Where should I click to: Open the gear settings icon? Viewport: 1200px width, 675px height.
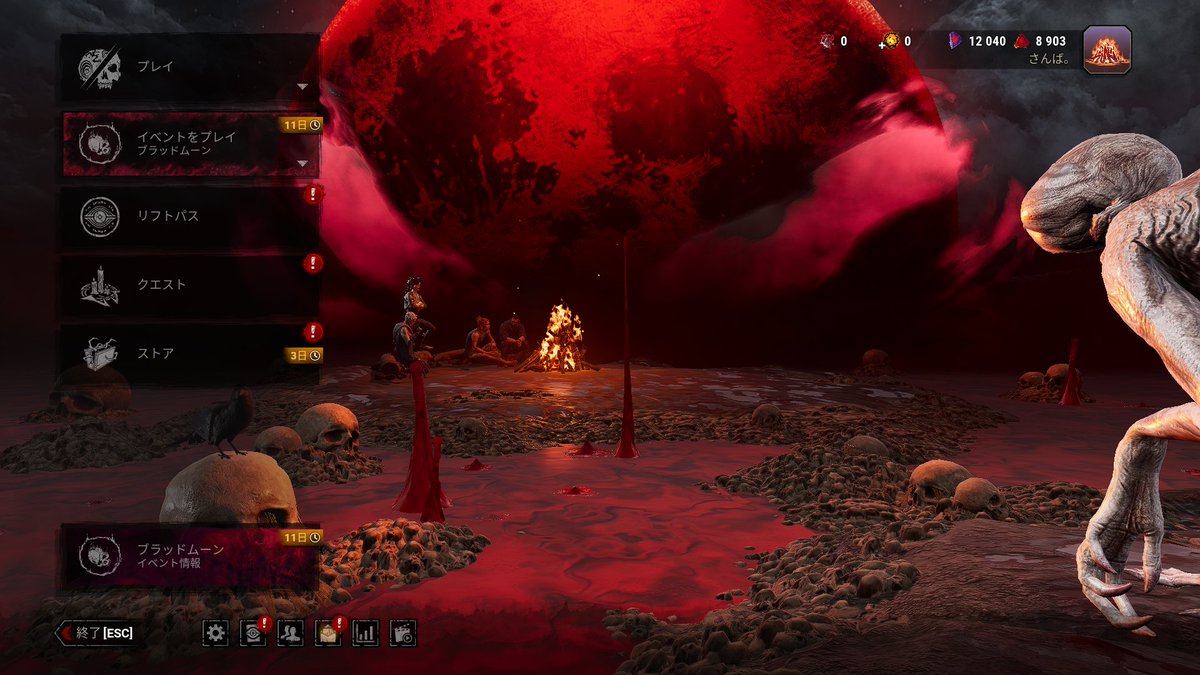215,633
